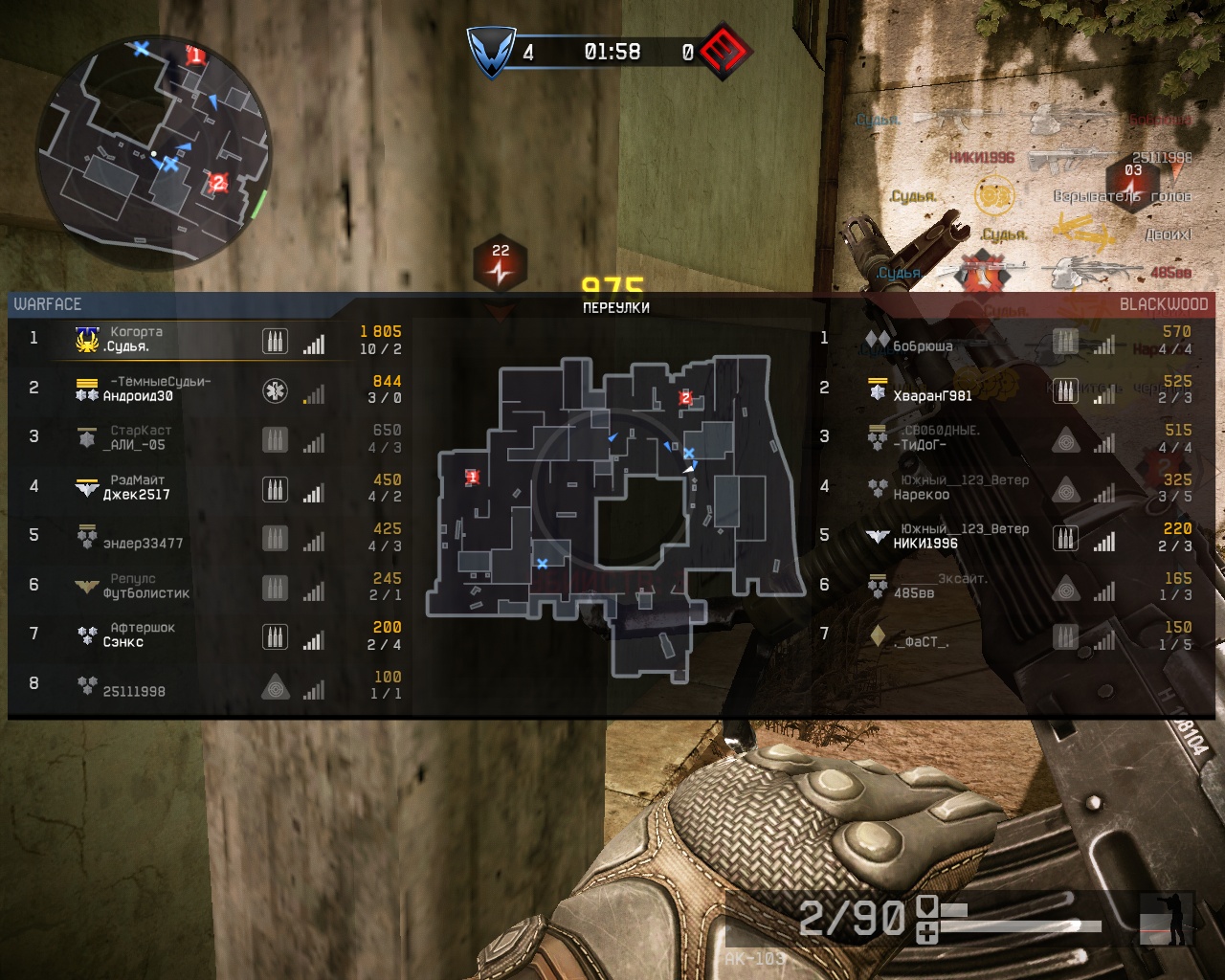The image size is (1225, 980).
Task: Click objective marker 2 on the overview map
Action: click(685, 398)
